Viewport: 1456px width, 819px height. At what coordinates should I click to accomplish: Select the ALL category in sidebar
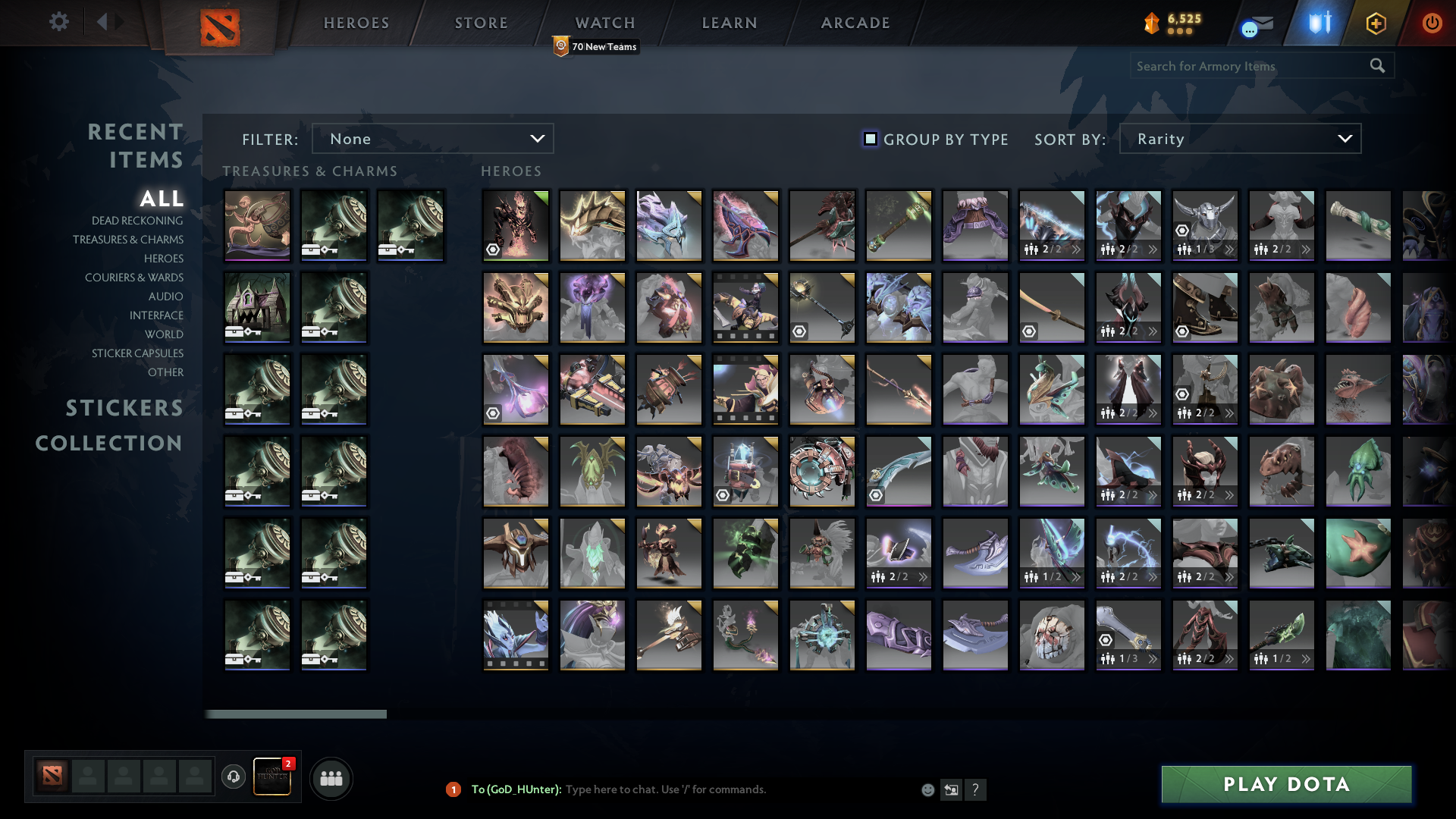pos(162,199)
